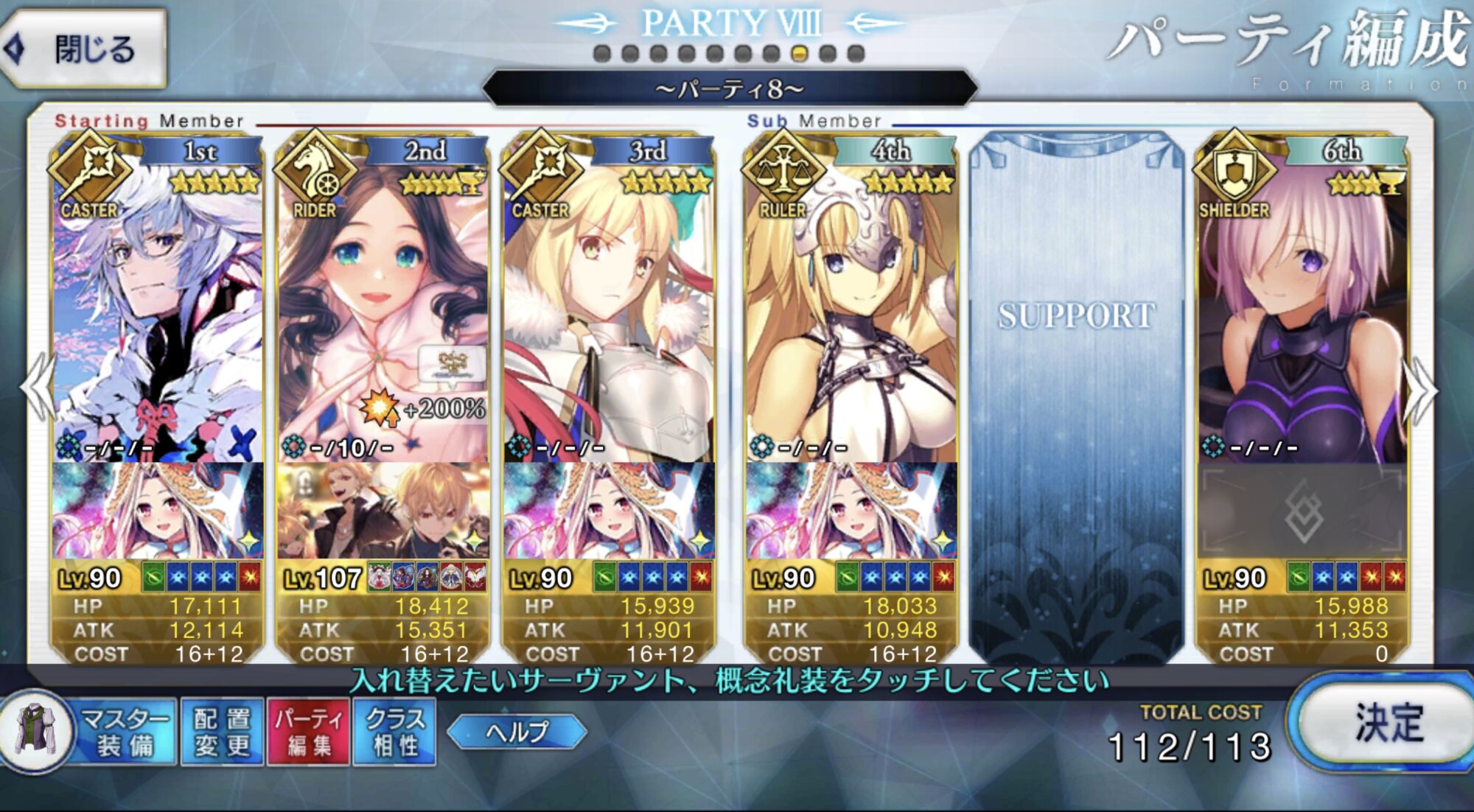Change the 1st Caster's craft essence
The image size is (1474, 812).
pos(157,511)
